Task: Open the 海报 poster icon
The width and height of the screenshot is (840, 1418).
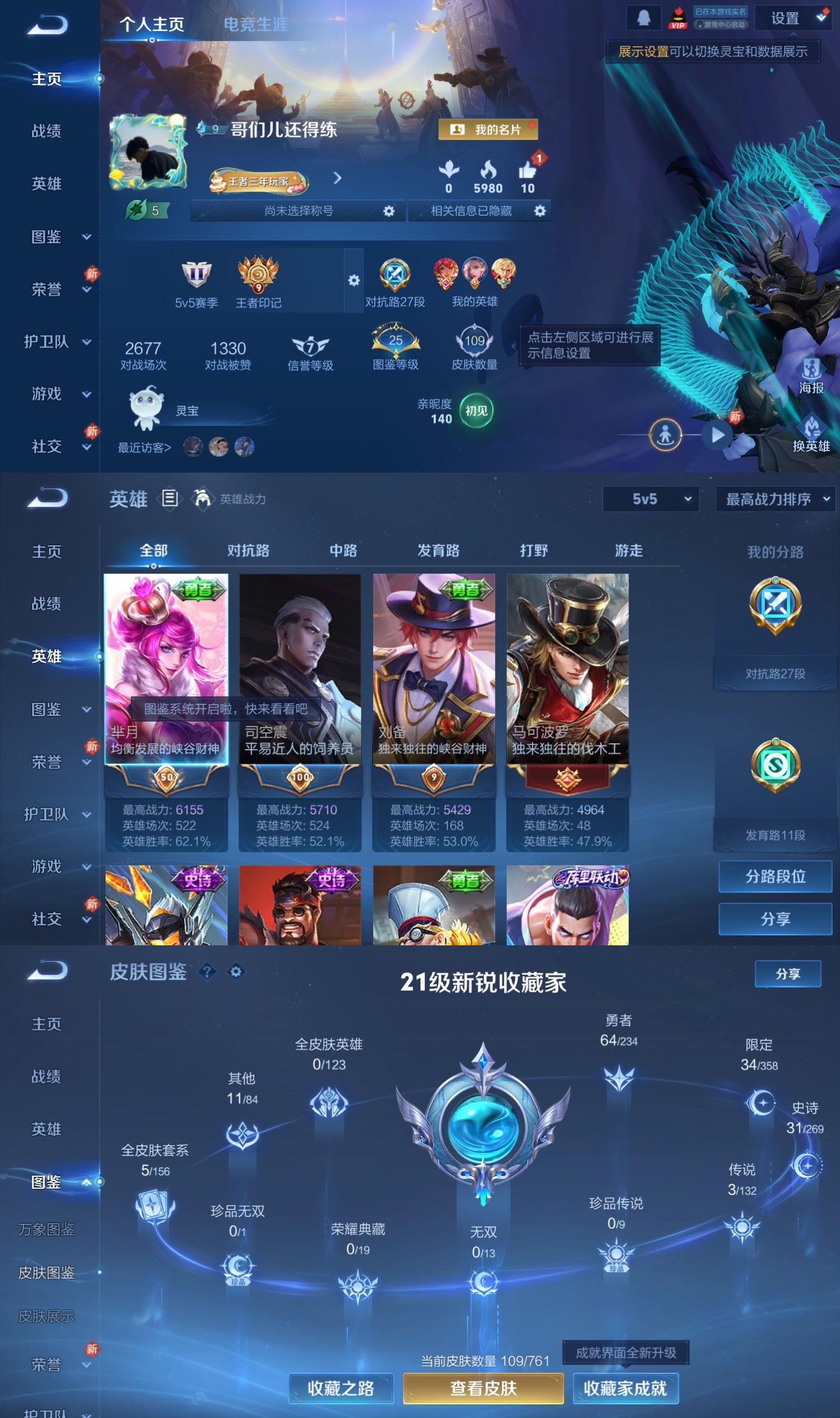Action: tap(812, 368)
